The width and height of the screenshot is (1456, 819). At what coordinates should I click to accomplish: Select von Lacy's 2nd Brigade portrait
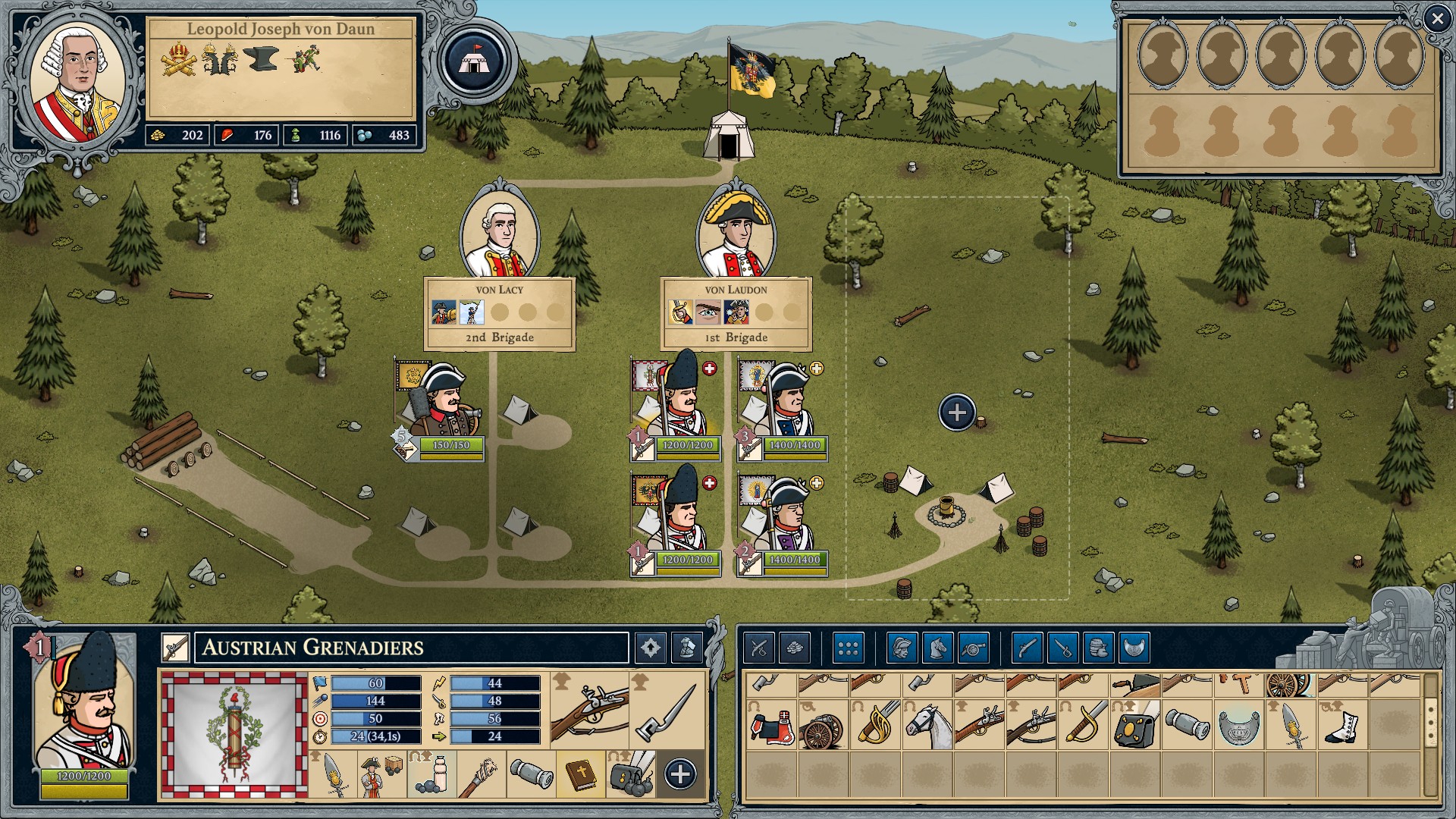(x=500, y=235)
